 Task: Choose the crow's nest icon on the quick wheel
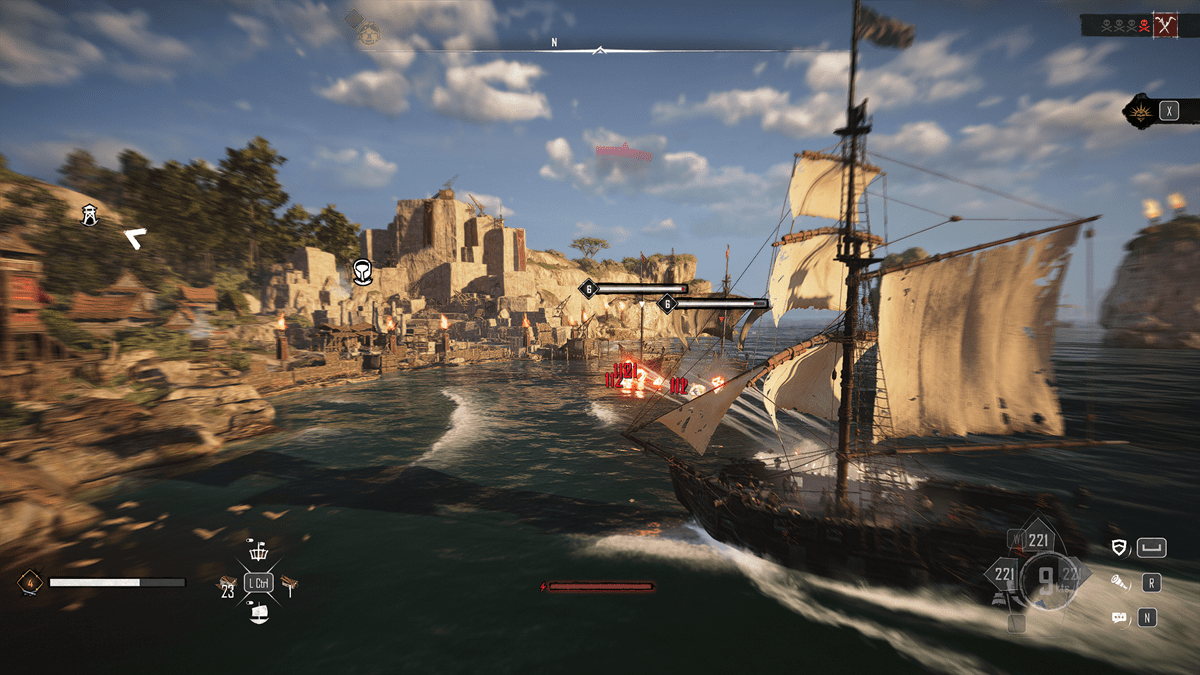(258, 551)
